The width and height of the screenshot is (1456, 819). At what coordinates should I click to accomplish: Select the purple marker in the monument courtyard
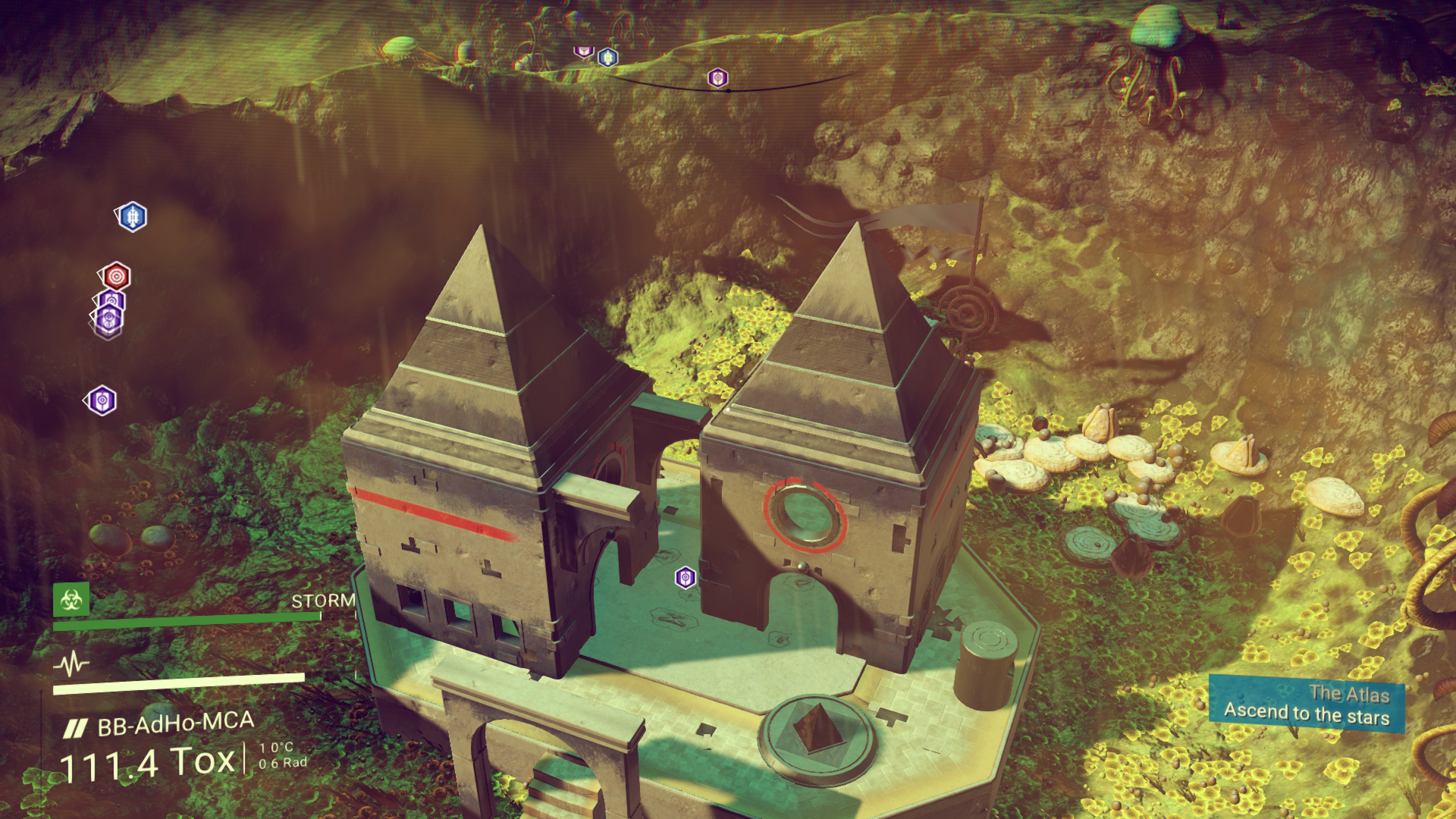pos(686,578)
